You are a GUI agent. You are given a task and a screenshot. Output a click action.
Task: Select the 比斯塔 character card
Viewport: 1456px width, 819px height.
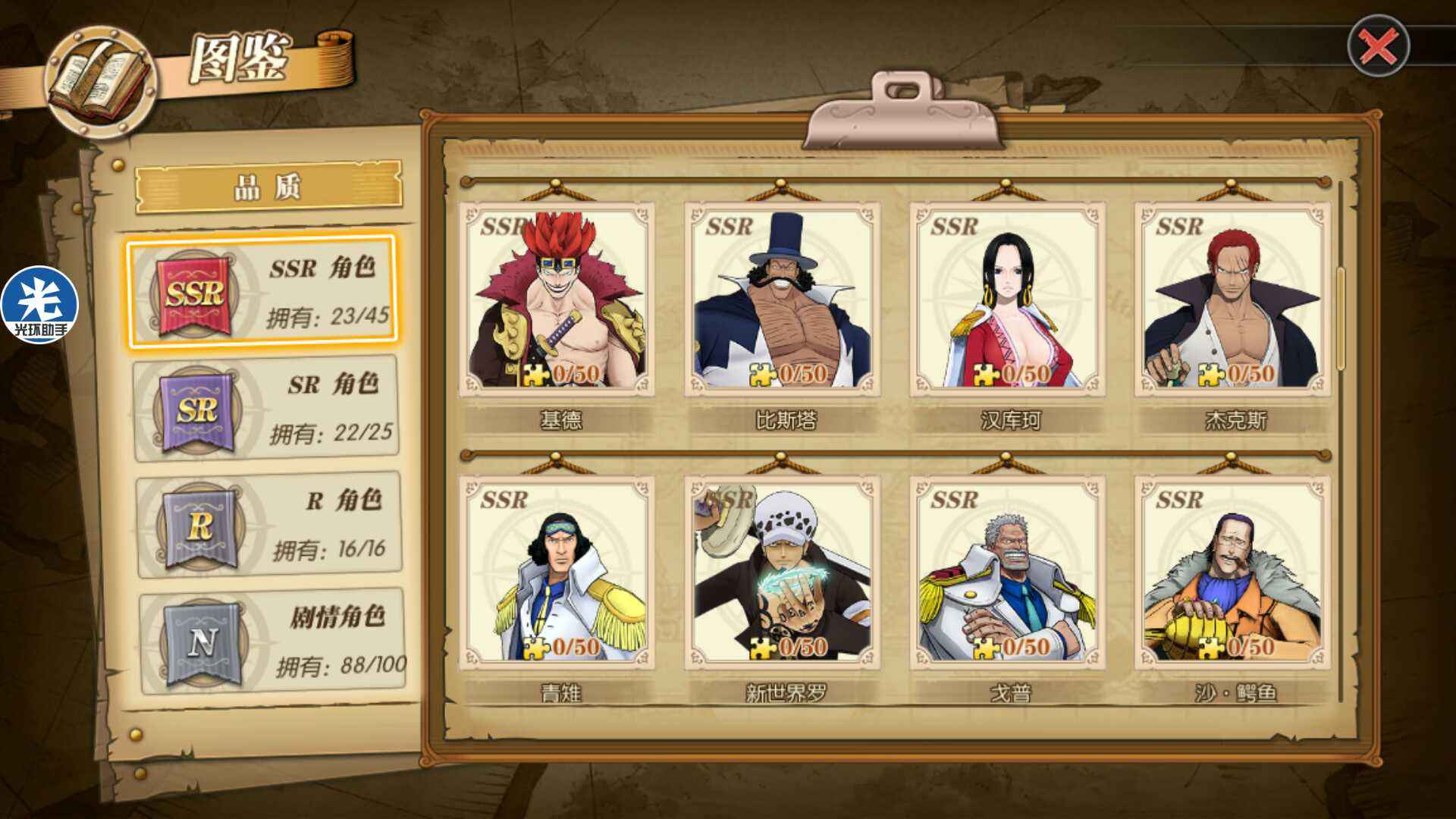[782, 300]
